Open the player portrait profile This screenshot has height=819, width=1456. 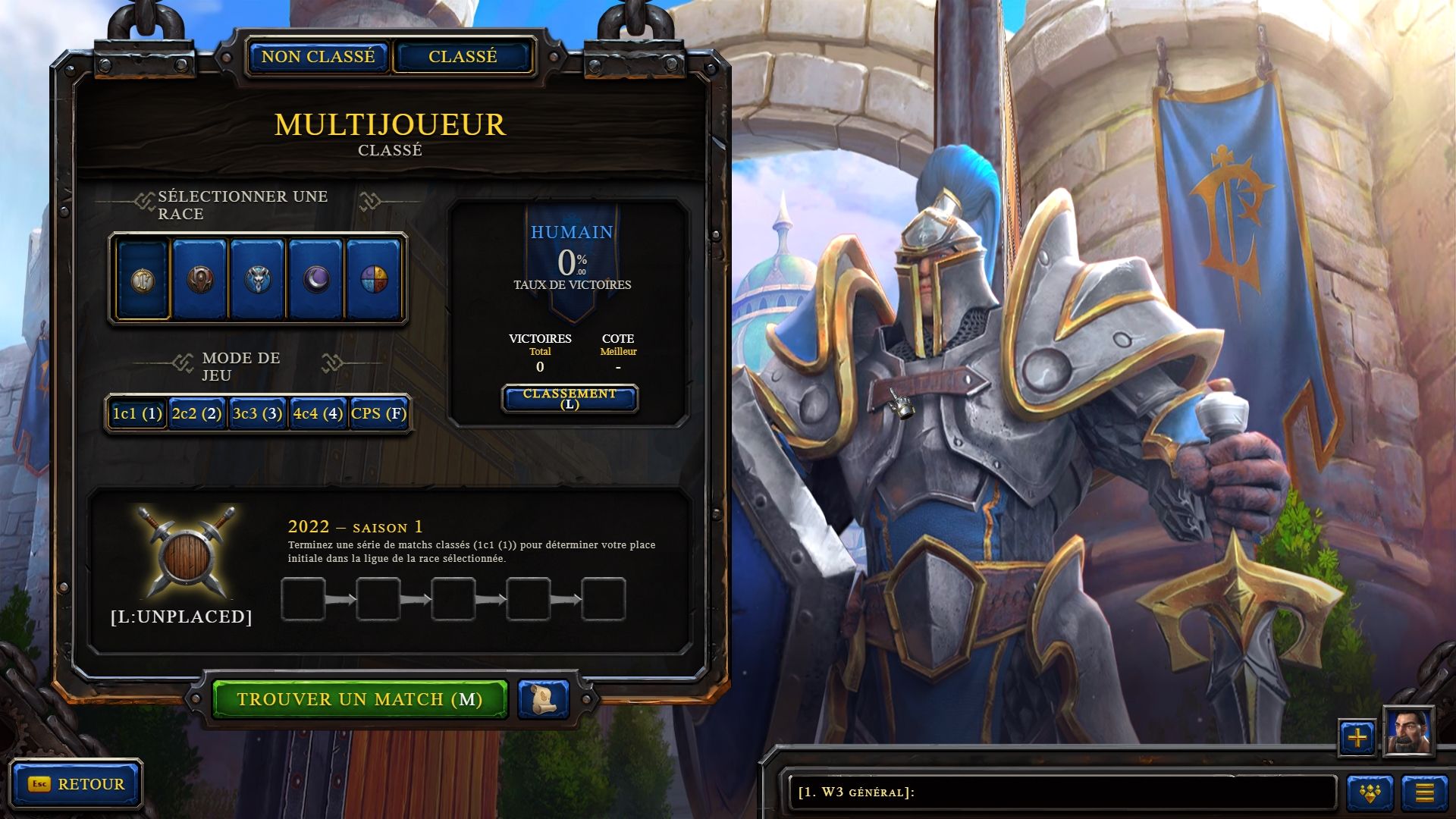1408,732
